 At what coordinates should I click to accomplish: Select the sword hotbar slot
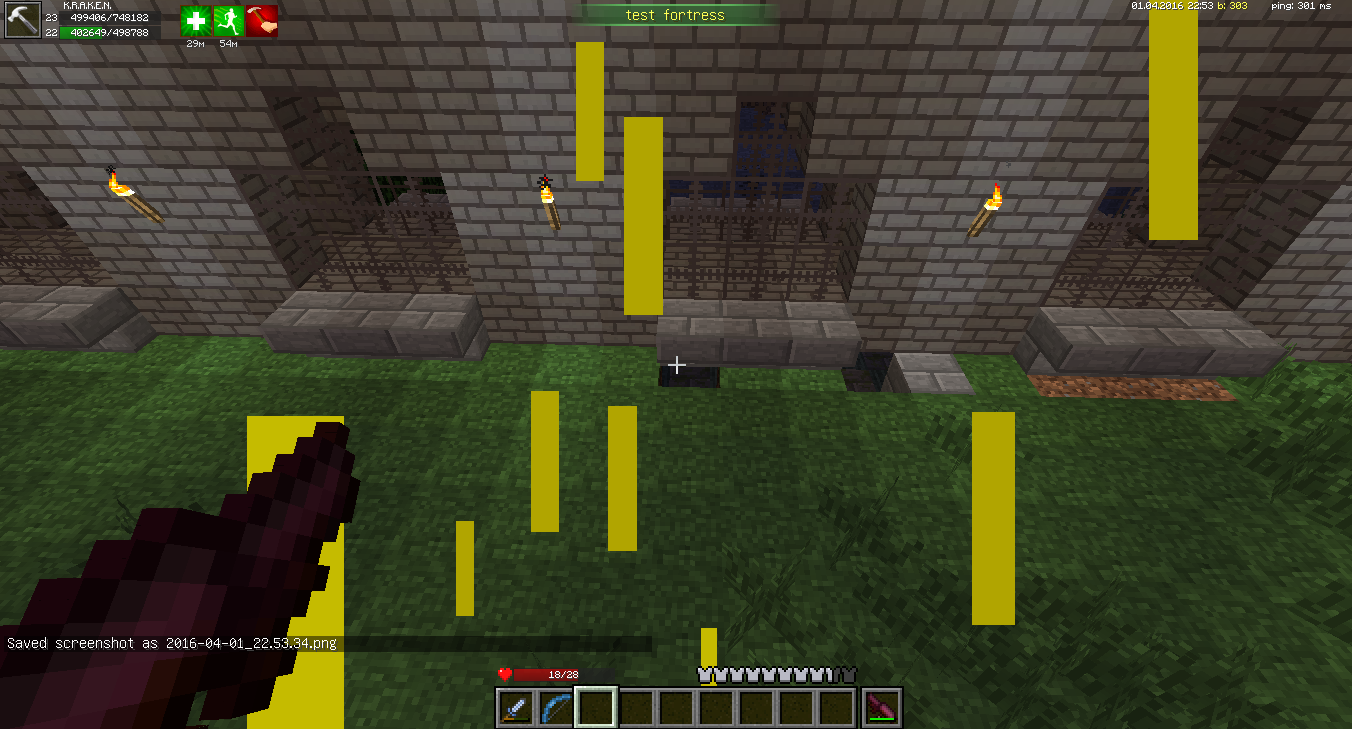(x=517, y=708)
